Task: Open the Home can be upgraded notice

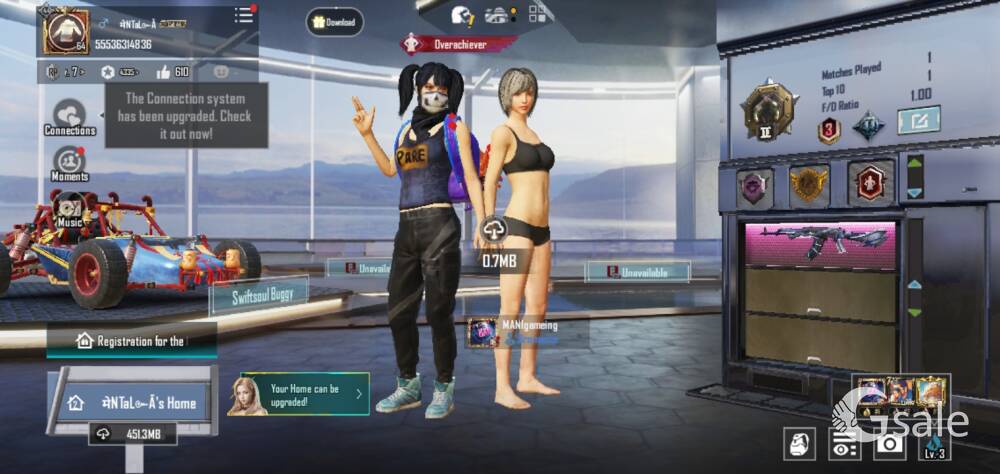Action: pyautogui.click(x=299, y=394)
